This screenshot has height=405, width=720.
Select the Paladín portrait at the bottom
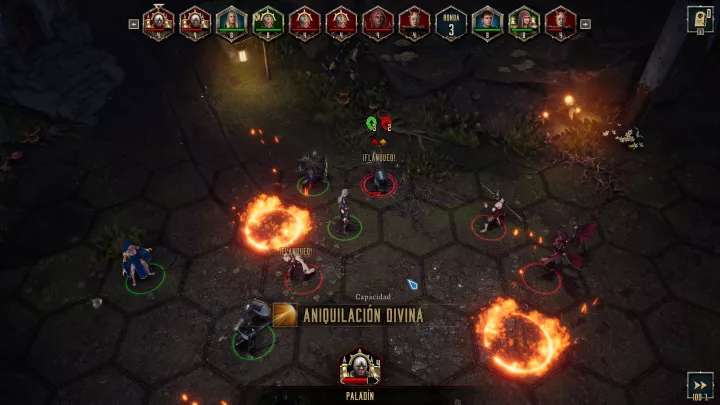(x=360, y=367)
